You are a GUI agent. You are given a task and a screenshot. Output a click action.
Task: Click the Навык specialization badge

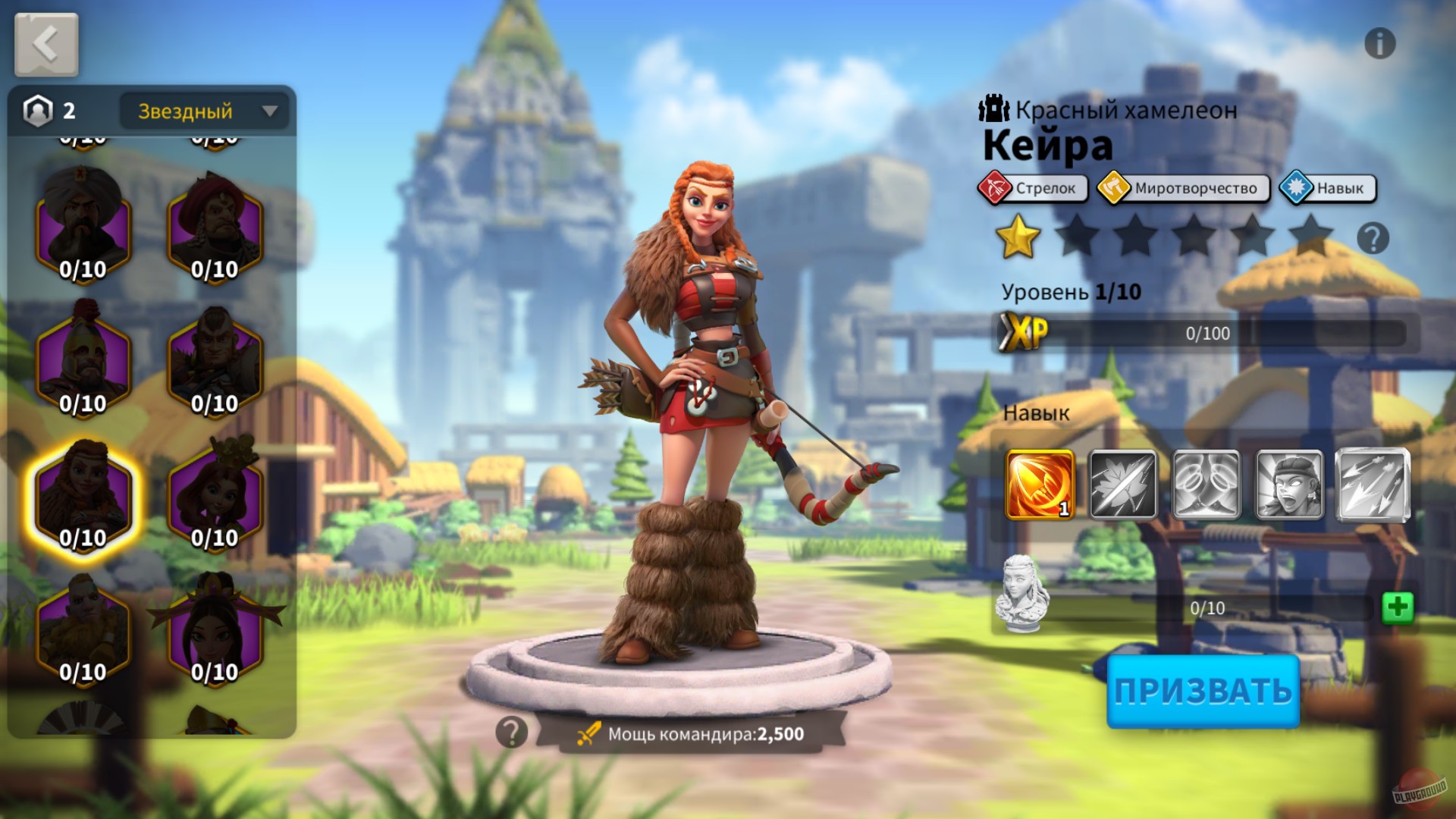[1327, 188]
